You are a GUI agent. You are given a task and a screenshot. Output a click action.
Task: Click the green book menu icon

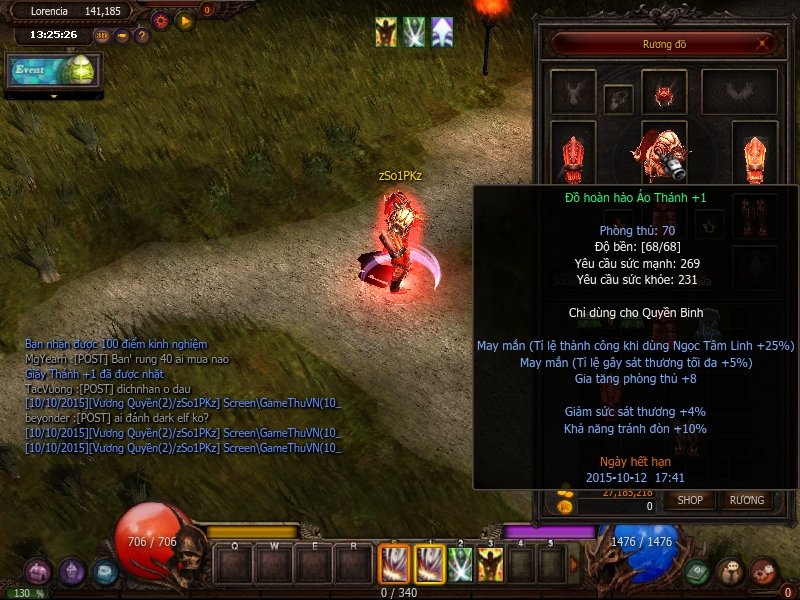coord(697,571)
